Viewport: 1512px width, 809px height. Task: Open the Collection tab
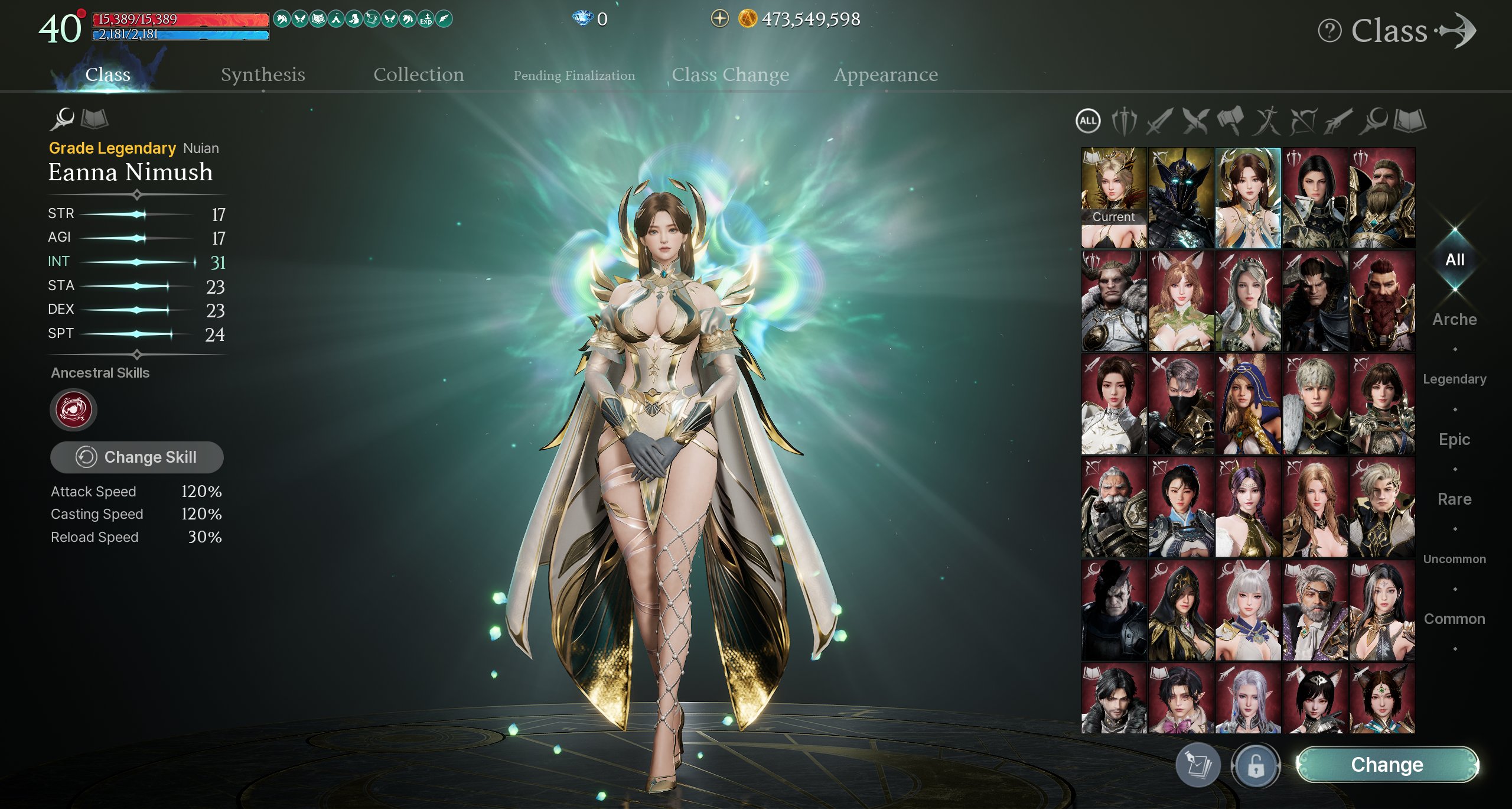click(x=418, y=74)
